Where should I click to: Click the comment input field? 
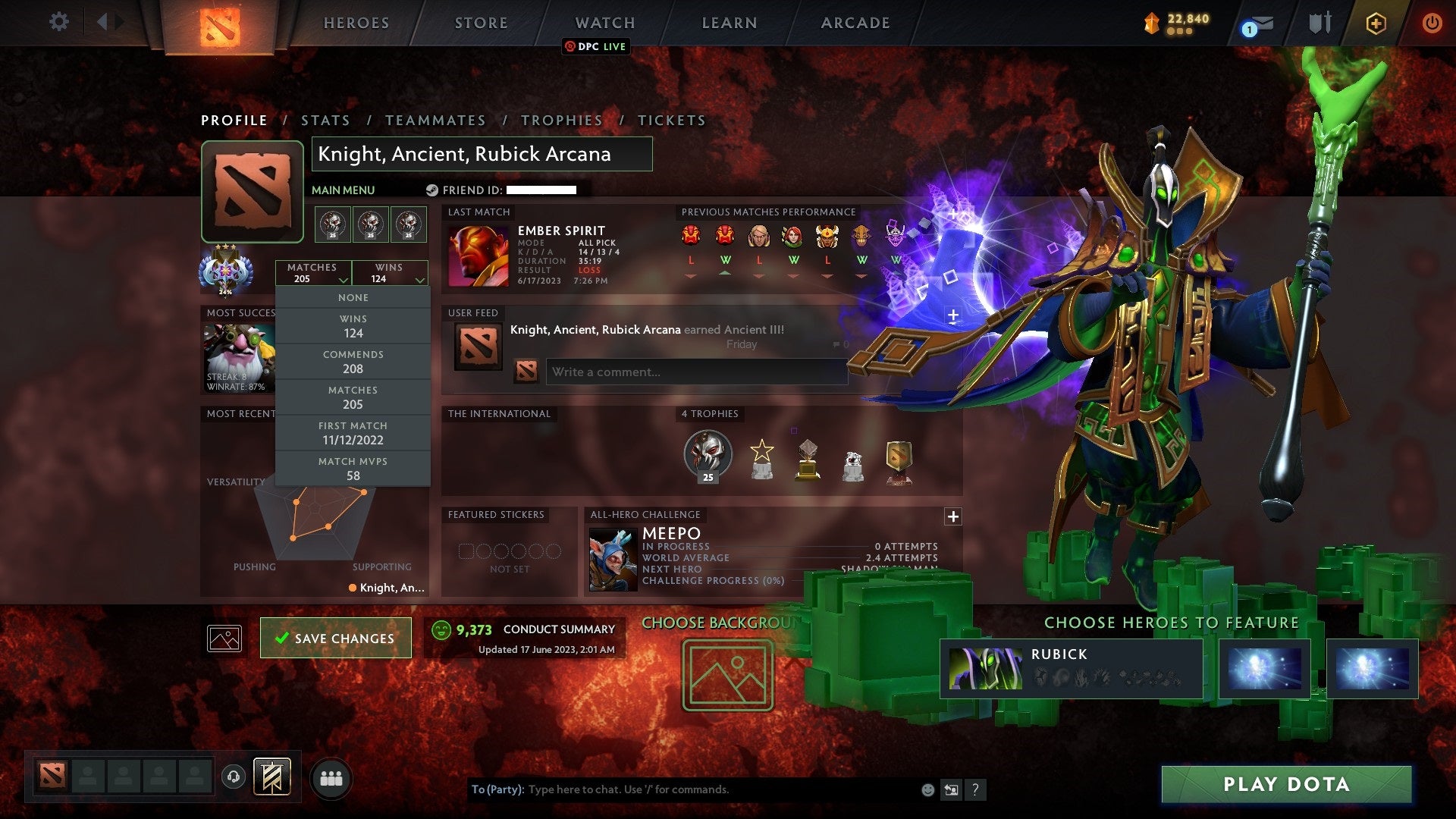pyautogui.click(x=695, y=372)
